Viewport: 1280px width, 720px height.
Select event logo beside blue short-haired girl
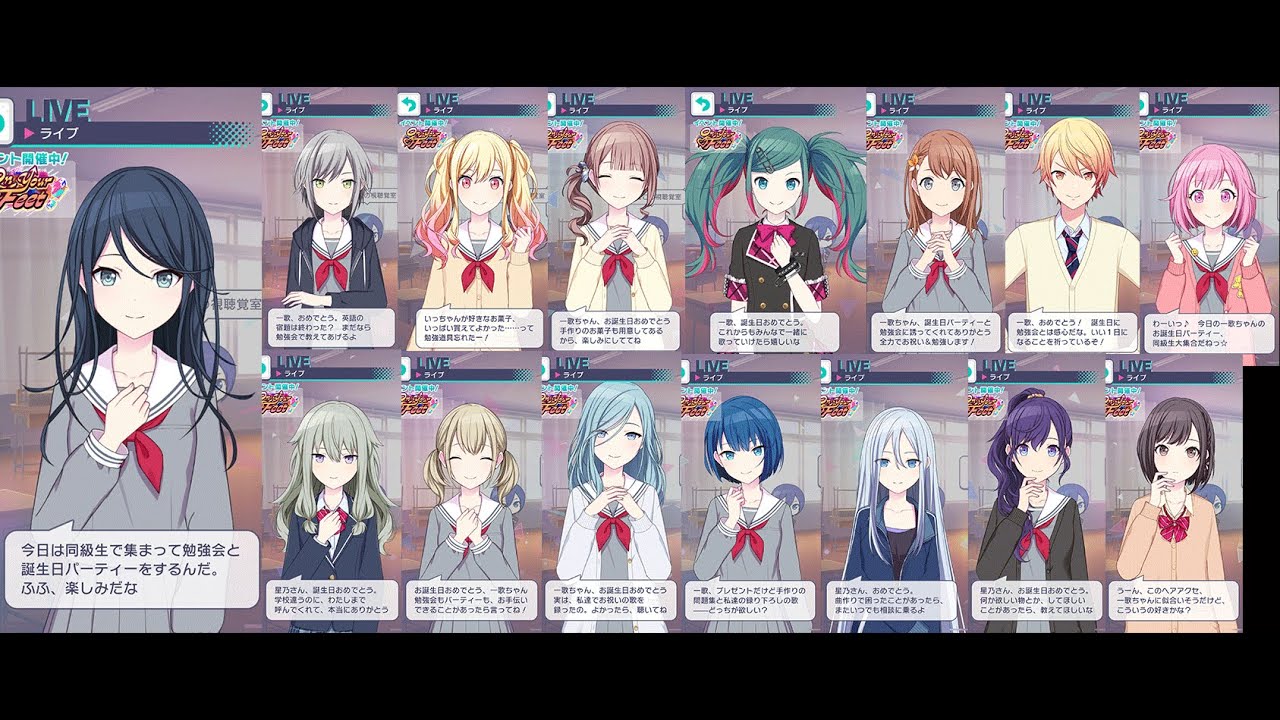point(705,401)
